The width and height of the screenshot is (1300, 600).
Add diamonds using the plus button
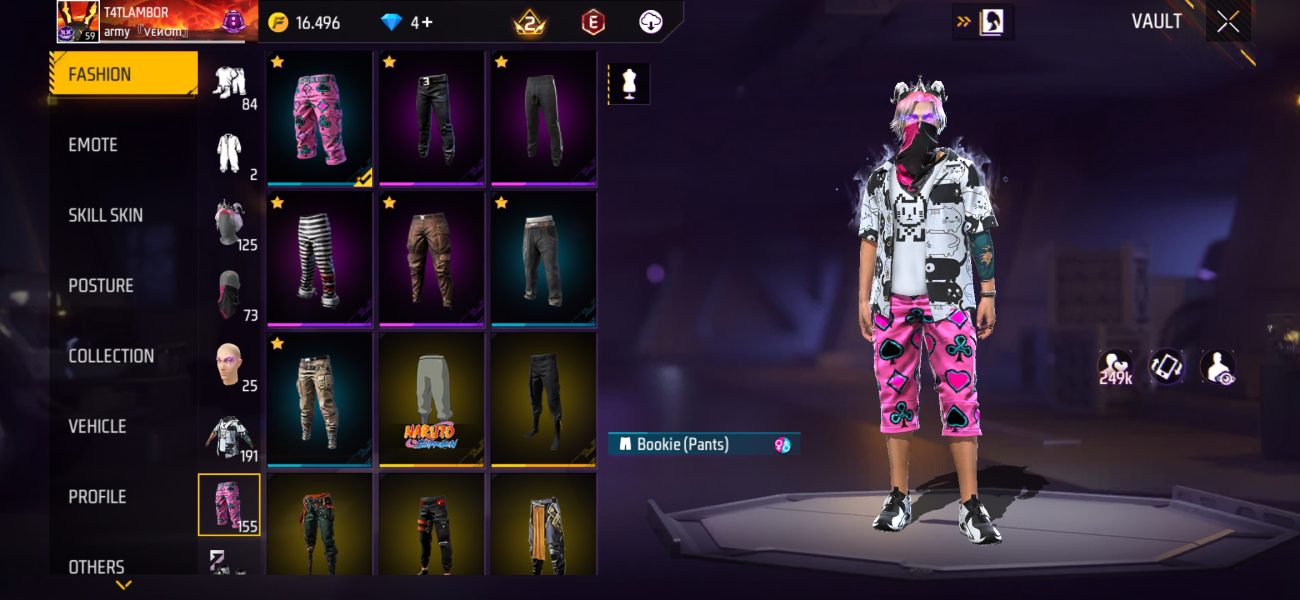[x=427, y=22]
